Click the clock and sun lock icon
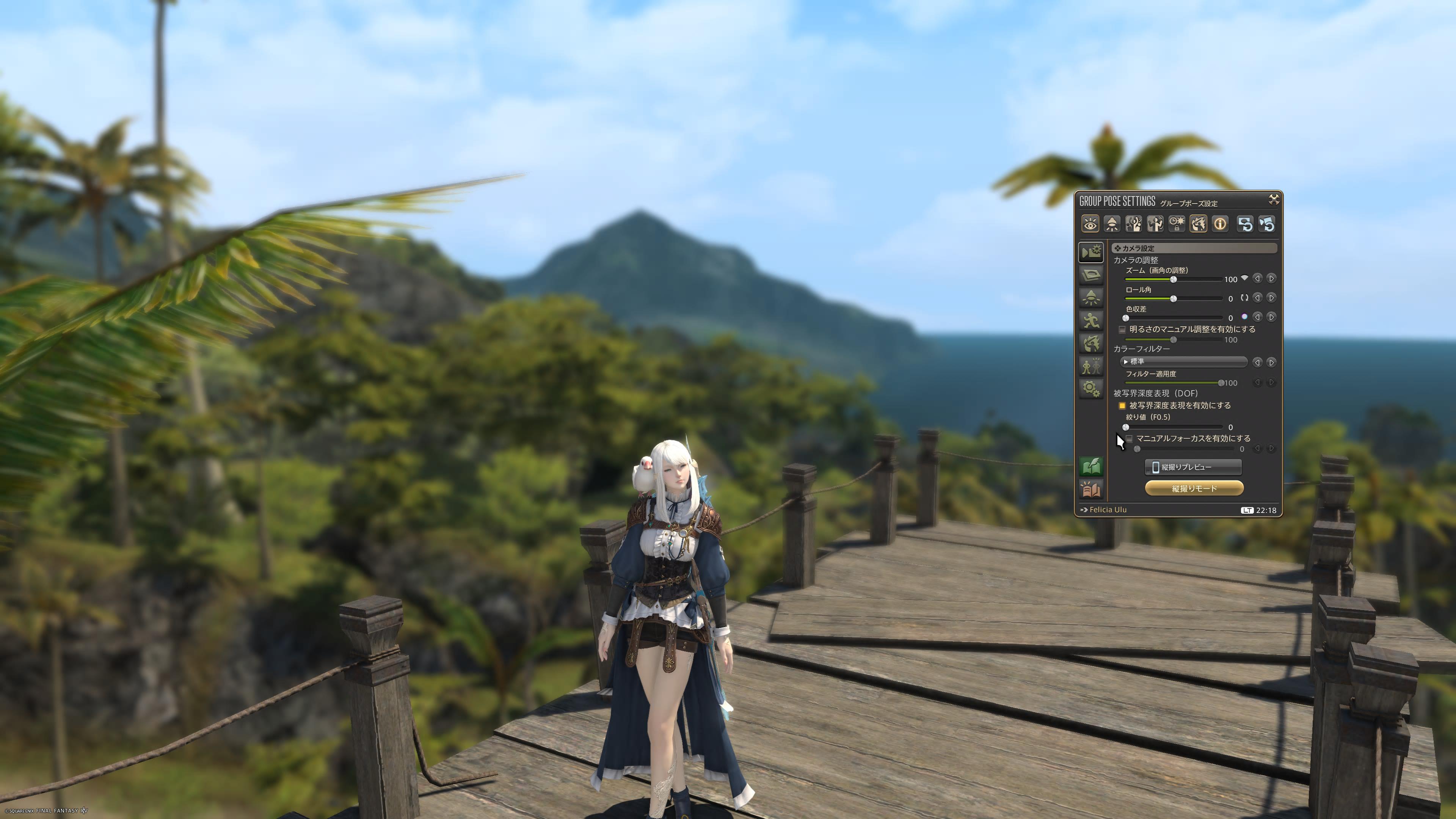1456x819 pixels. [x=1177, y=224]
